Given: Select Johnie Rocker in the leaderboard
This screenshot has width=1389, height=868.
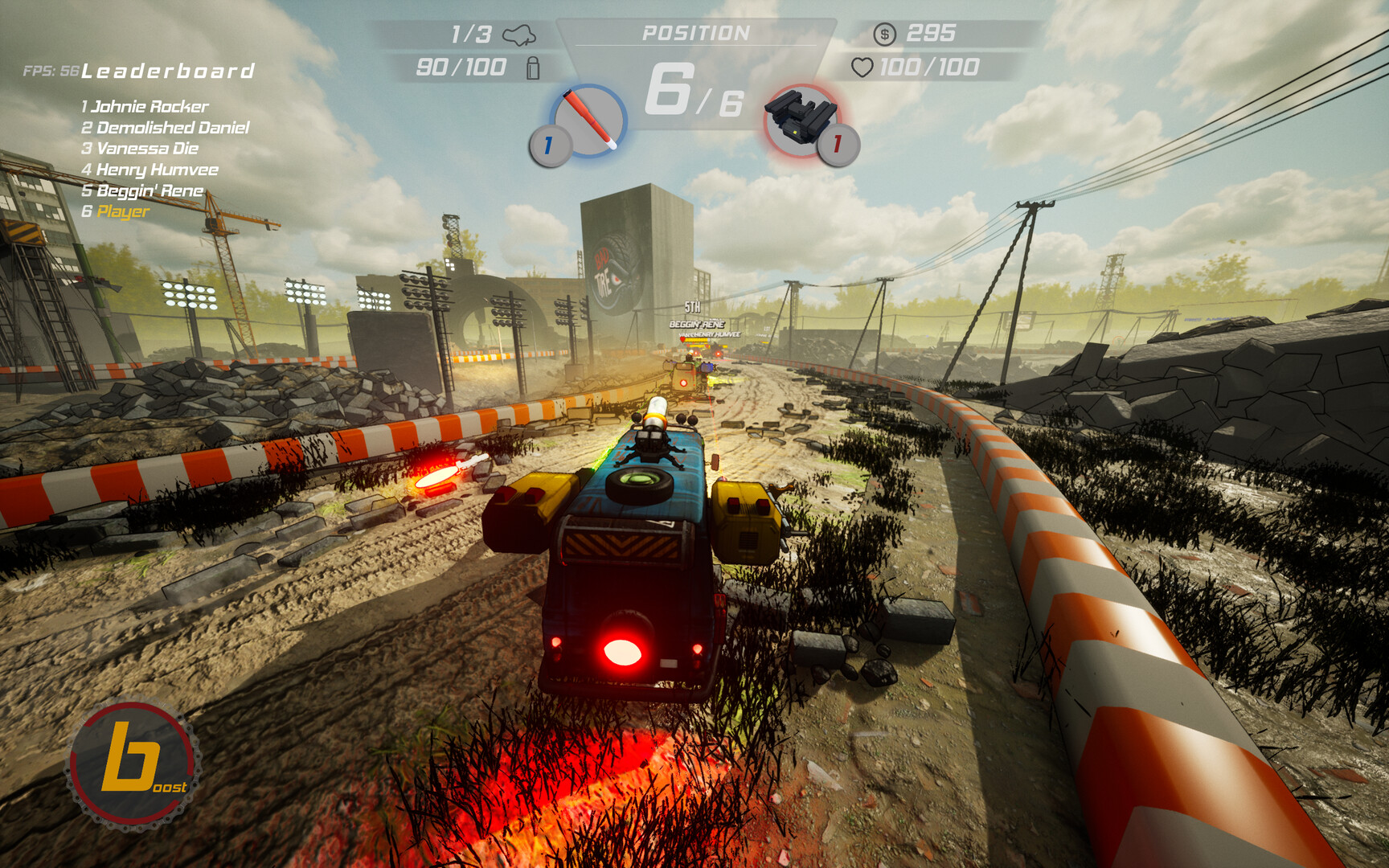Looking at the screenshot, I should pos(145,106).
